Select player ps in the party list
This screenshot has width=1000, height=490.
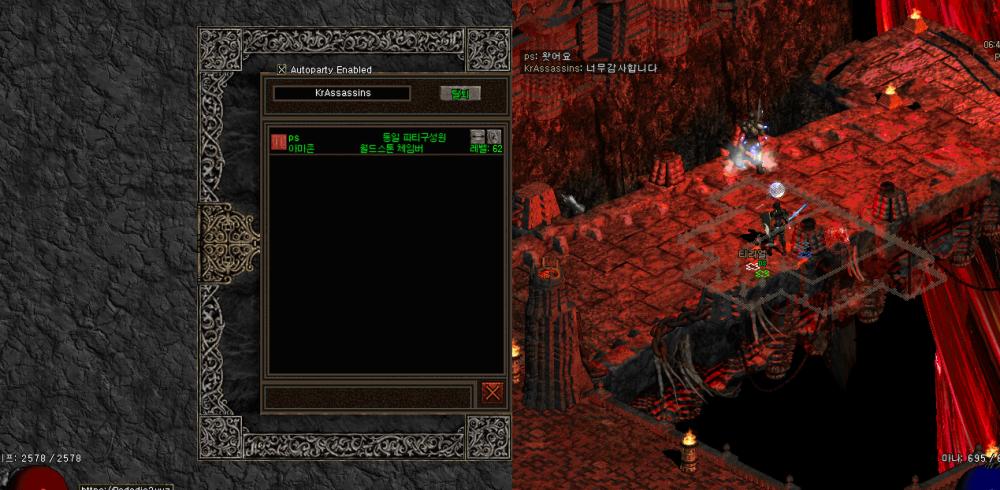point(294,137)
